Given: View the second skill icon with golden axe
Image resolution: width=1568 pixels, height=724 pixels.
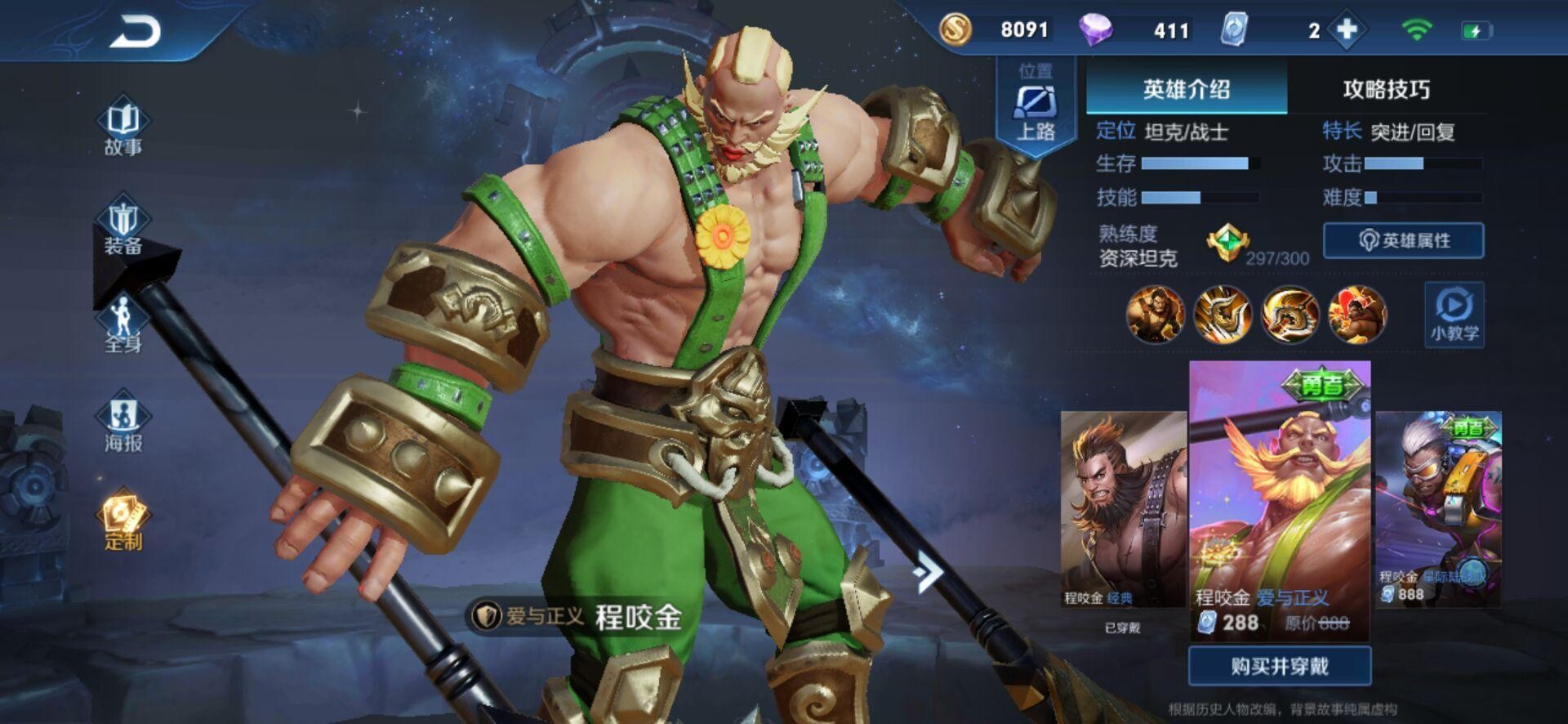Looking at the screenshot, I should coord(1223,315).
